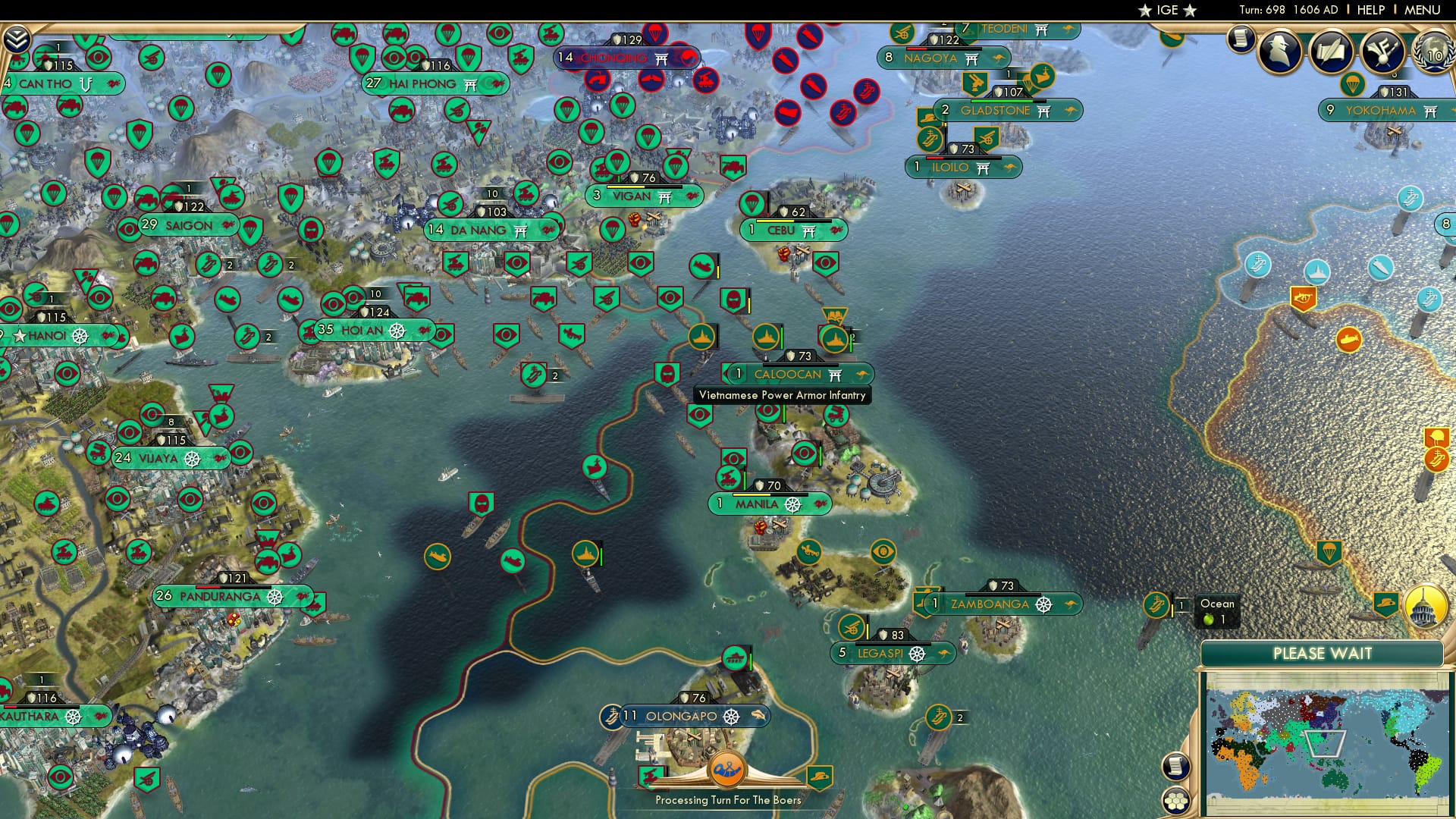The width and height of the screenshot is (1456, 819).
Task: Switch to Strategic View with the hex icon
Action: [1175, 802]
